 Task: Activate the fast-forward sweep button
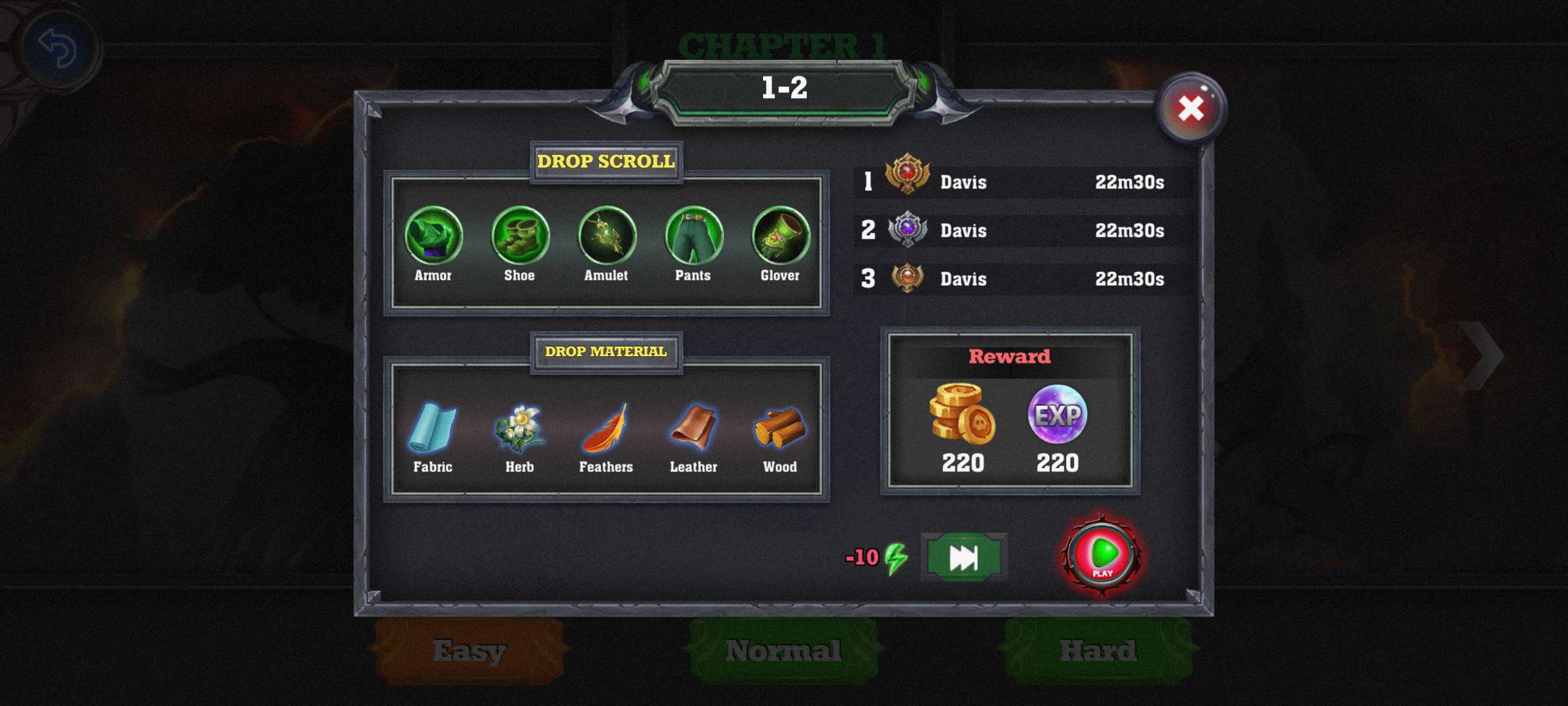[x=964, y=558]
